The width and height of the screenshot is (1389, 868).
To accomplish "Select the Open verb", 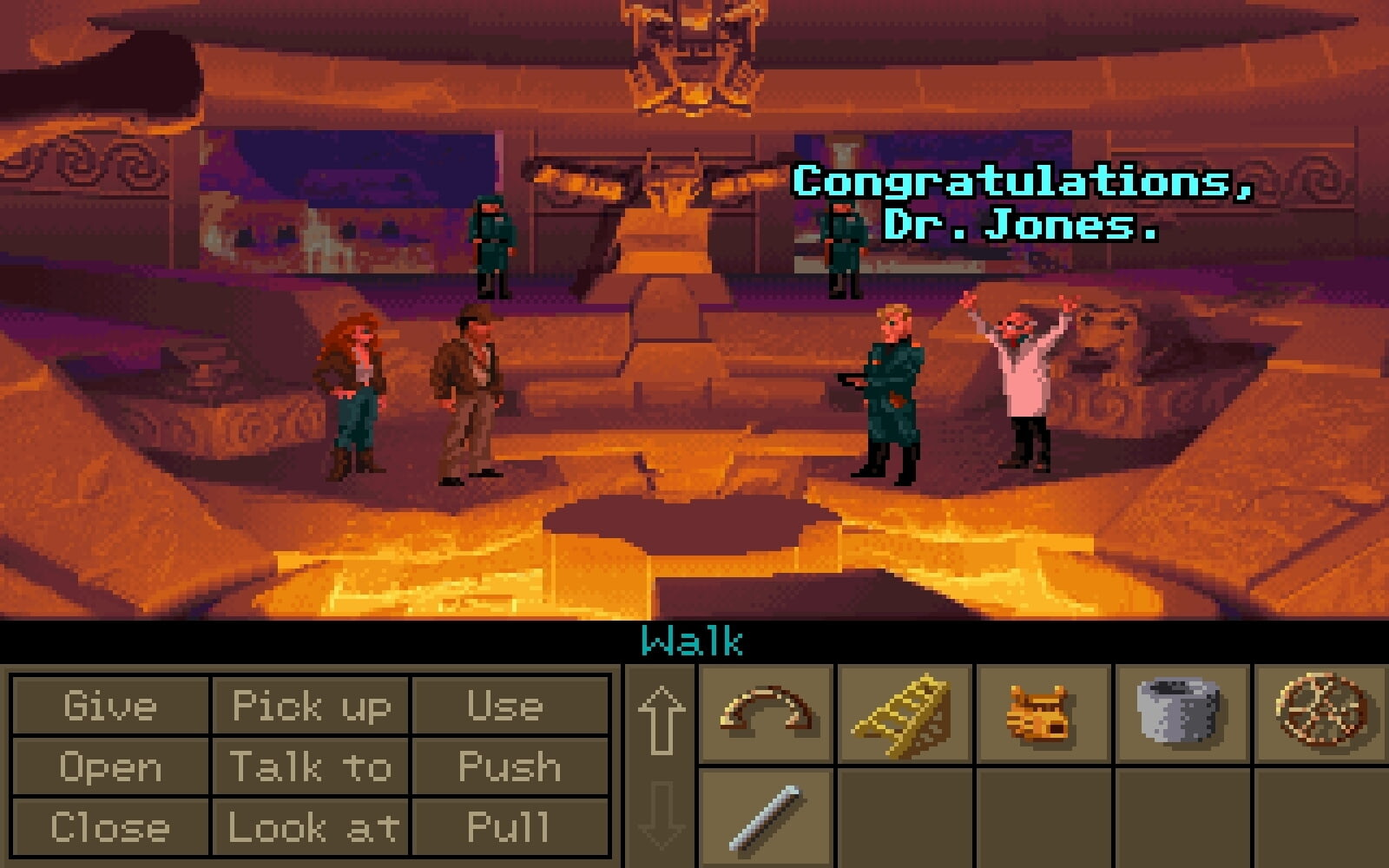I will [x=110, y=767].
